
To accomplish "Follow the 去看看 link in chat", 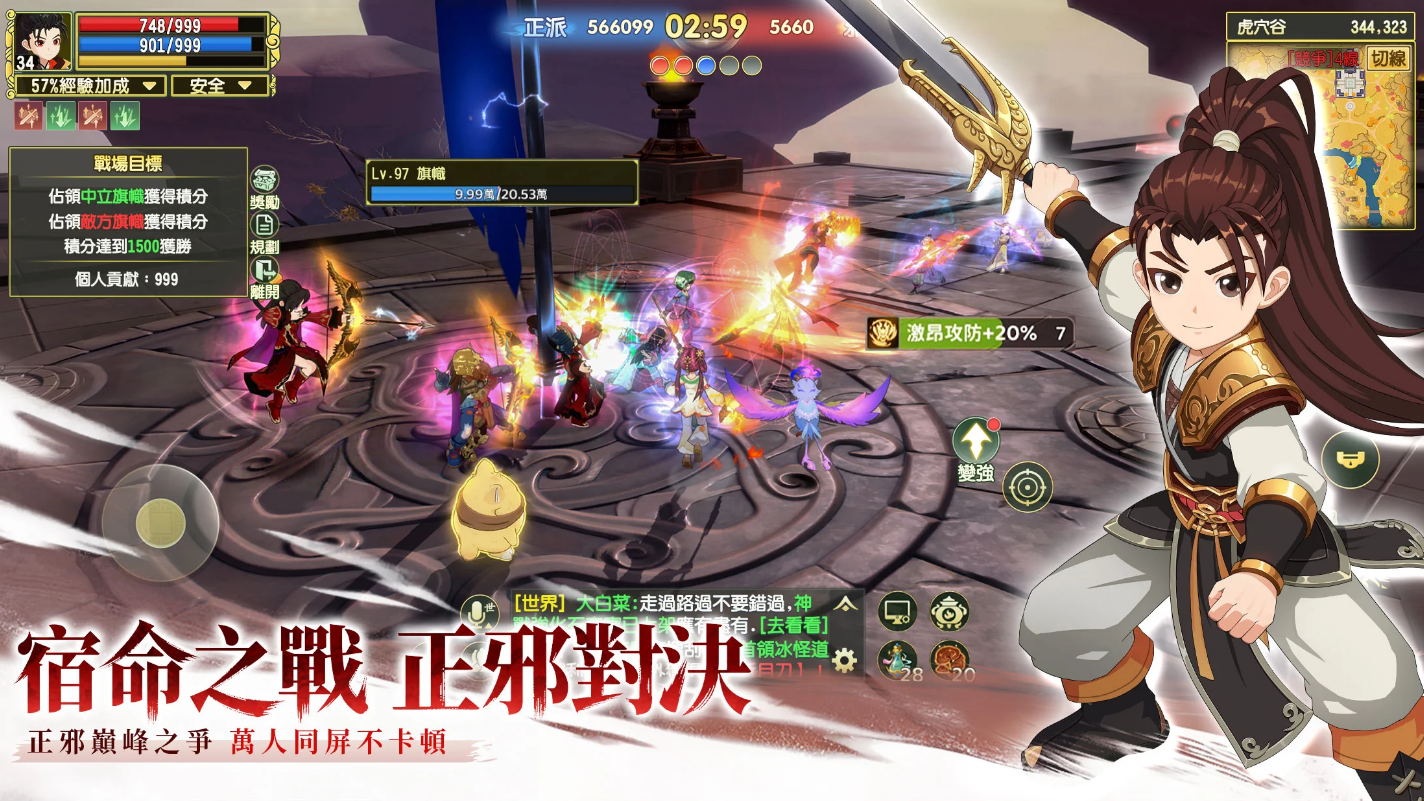I will coord(795,627).
